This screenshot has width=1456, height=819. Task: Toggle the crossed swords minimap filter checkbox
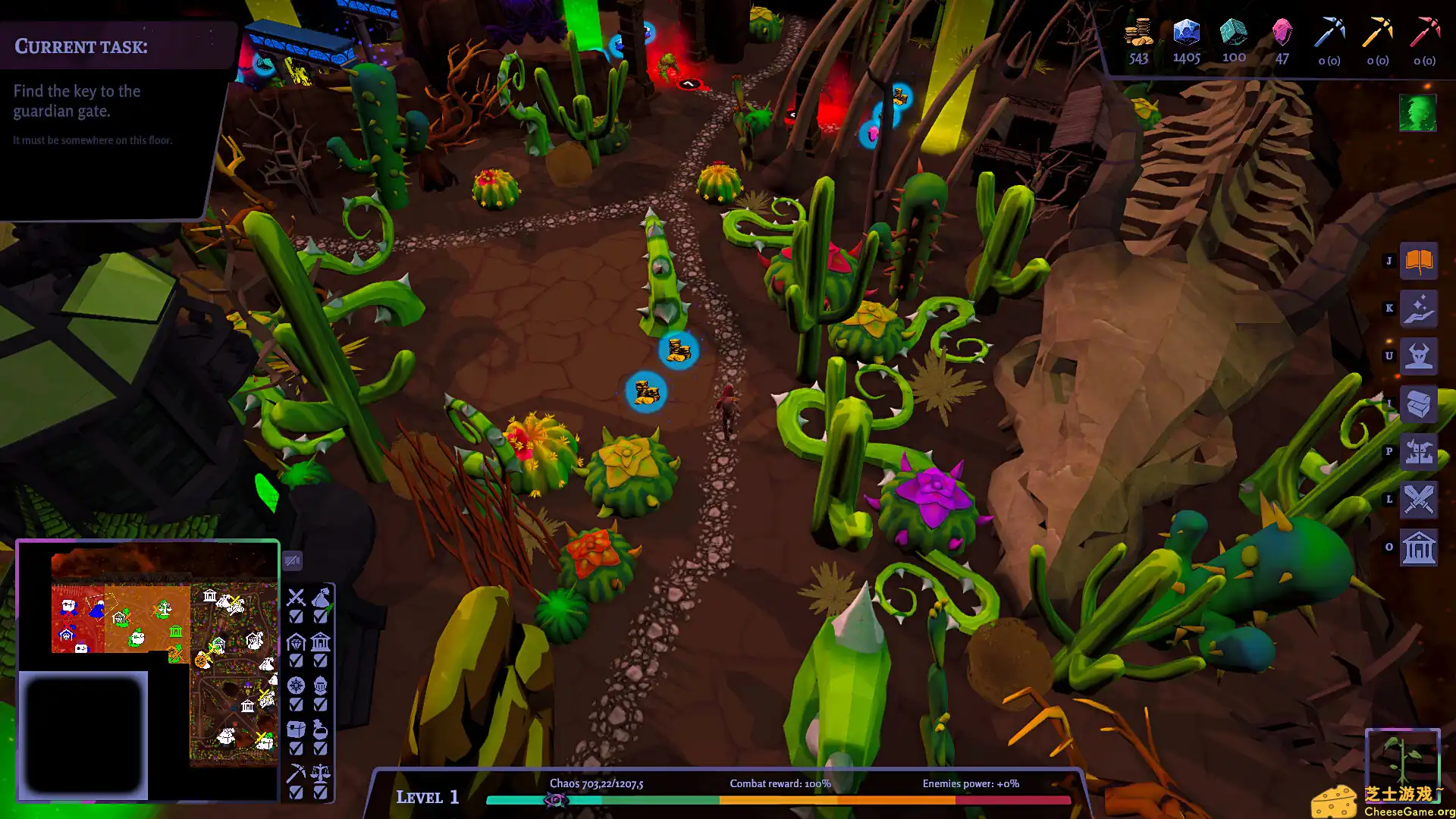pyautogui.click(x=296, y=617)
